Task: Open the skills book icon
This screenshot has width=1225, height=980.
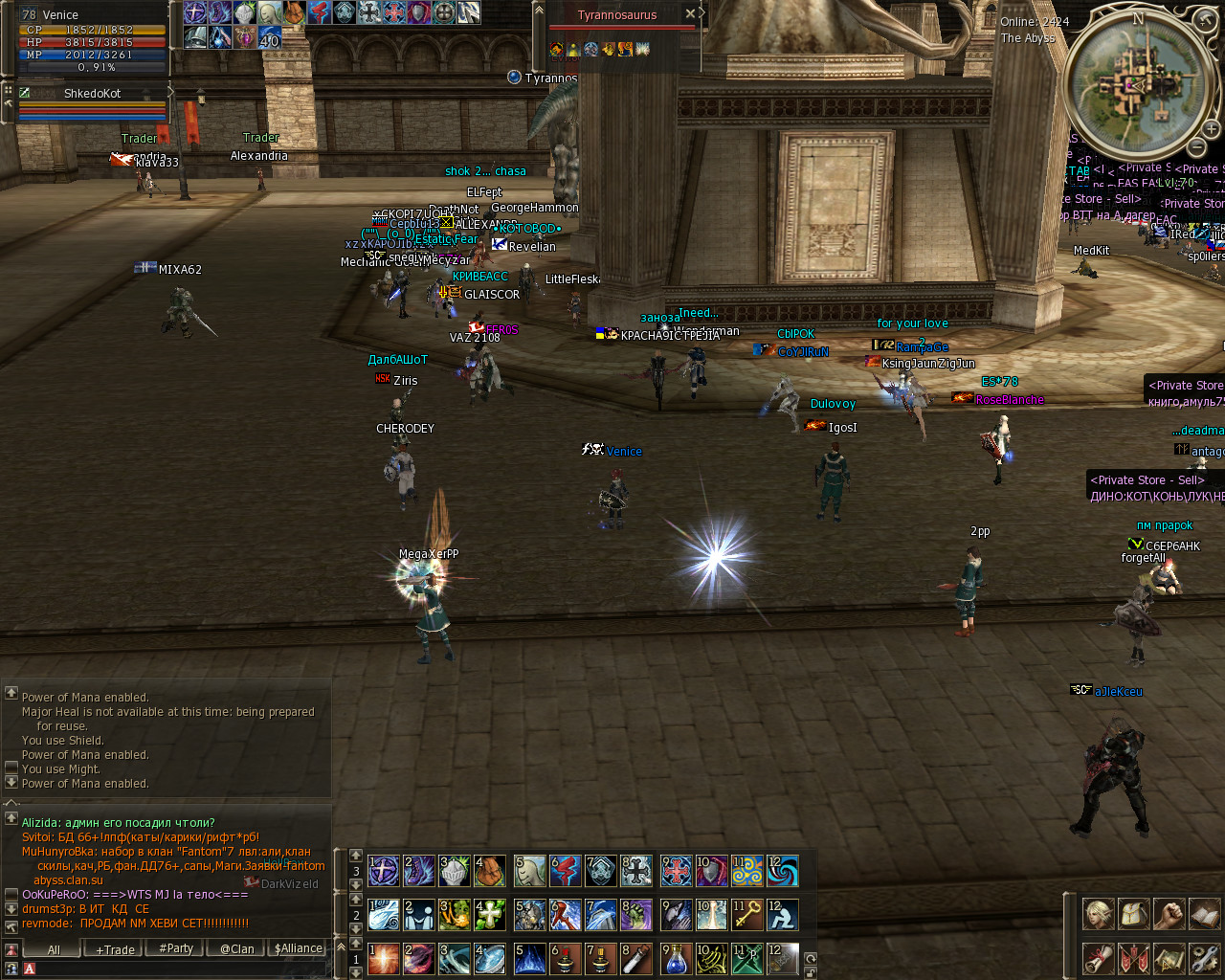Action: [1204, 915]
